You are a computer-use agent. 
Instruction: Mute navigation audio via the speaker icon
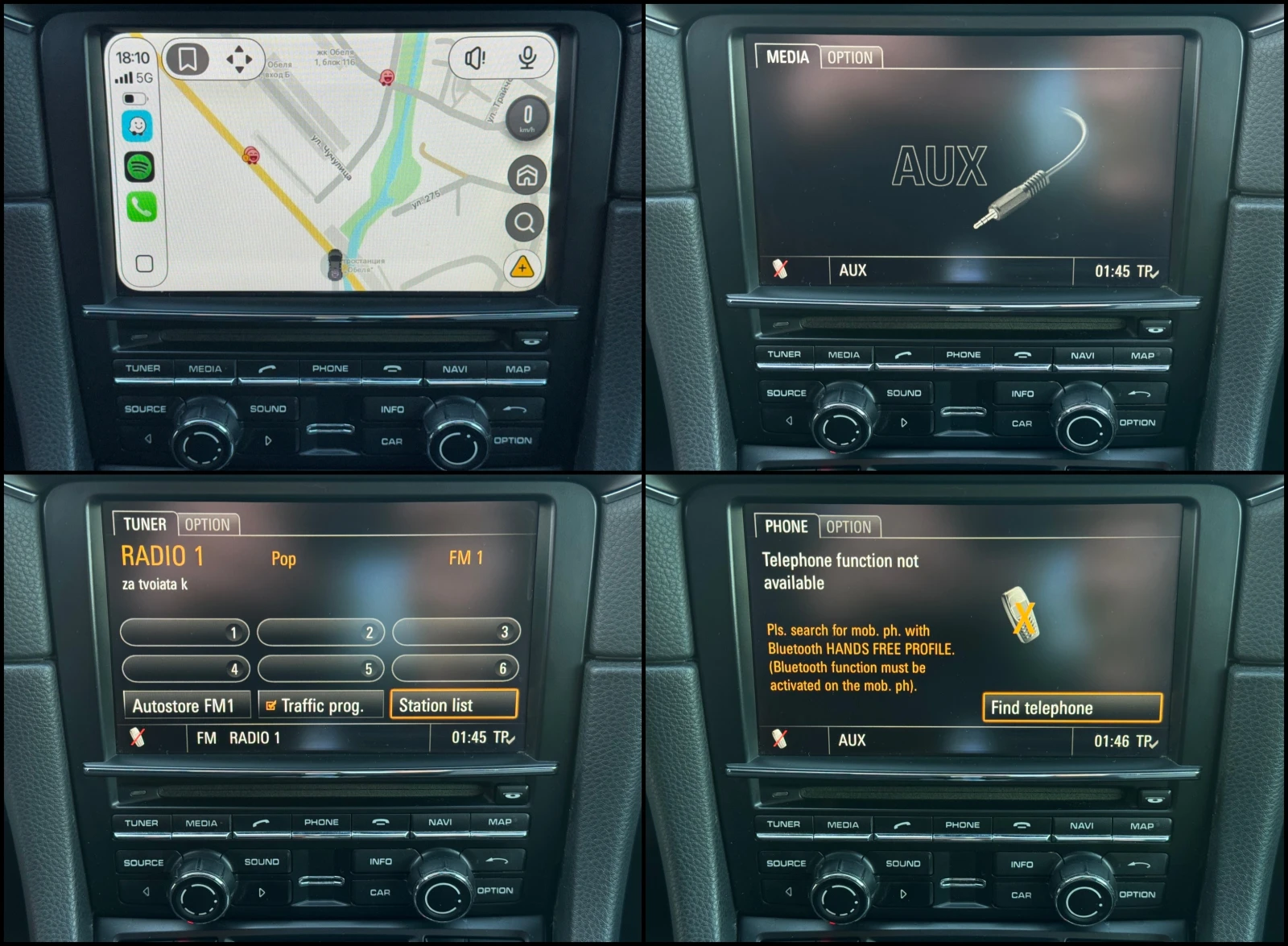click(475, 57)
